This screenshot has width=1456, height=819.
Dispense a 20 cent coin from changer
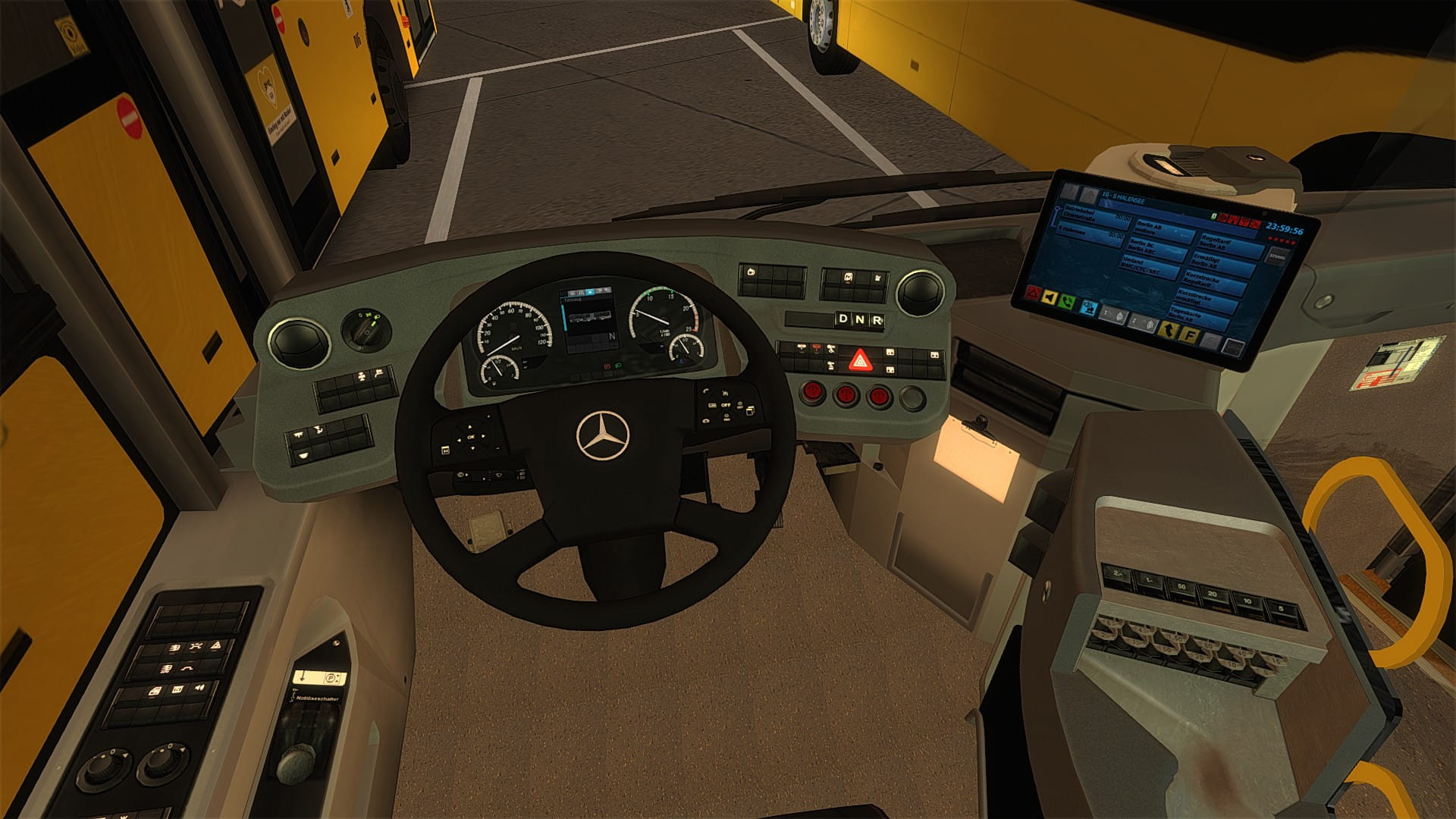pos(1213,595)
